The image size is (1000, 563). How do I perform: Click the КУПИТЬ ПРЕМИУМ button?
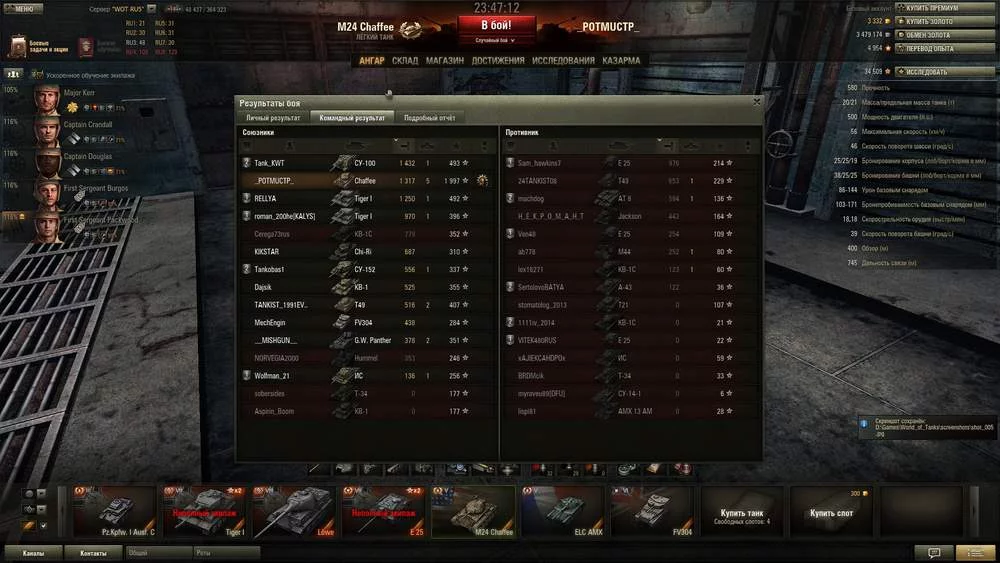tap(944, 8)
